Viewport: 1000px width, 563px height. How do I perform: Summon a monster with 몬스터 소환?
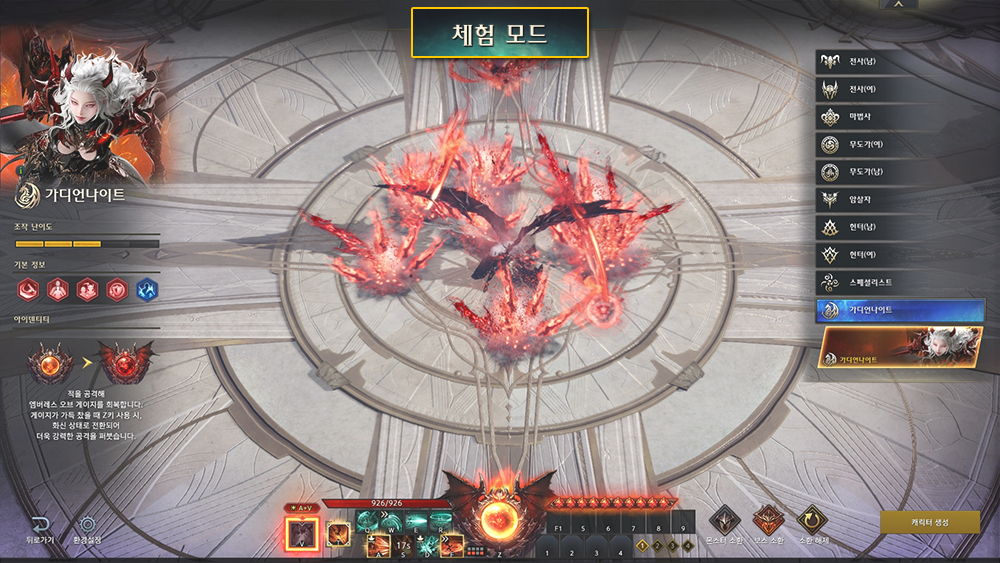(x=724, y=523)
